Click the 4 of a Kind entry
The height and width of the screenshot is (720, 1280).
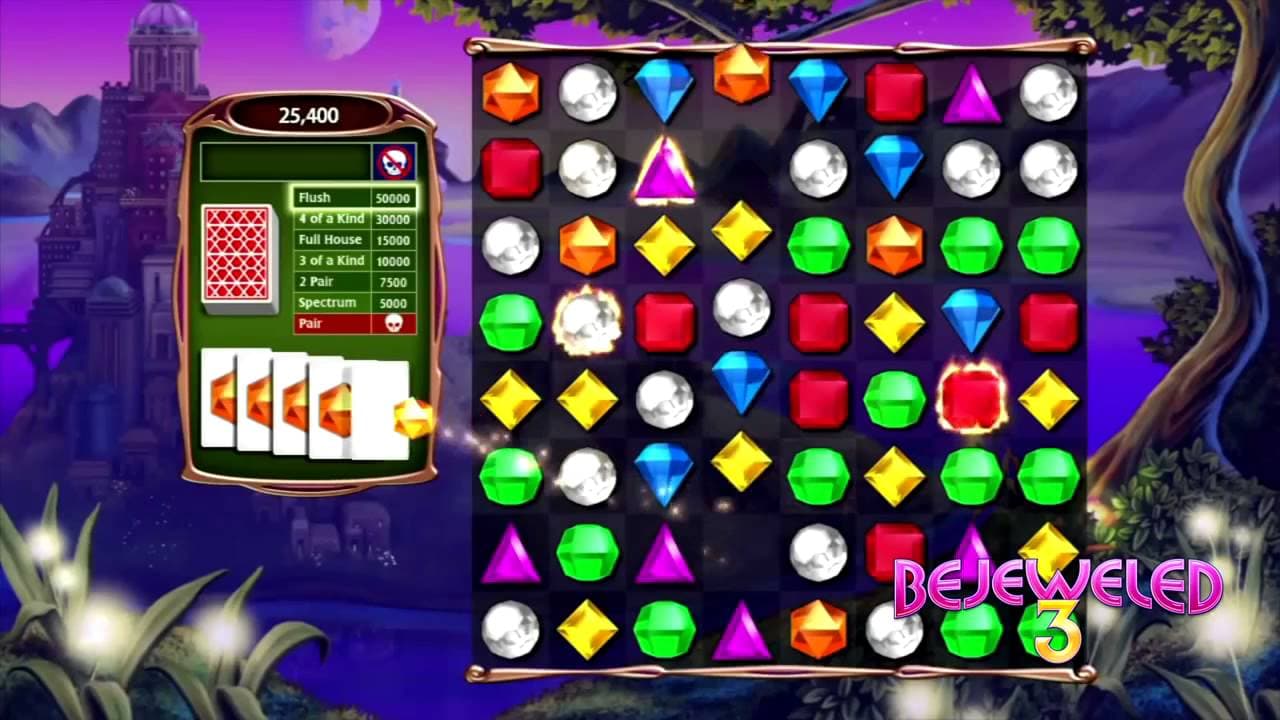(355, 219)
